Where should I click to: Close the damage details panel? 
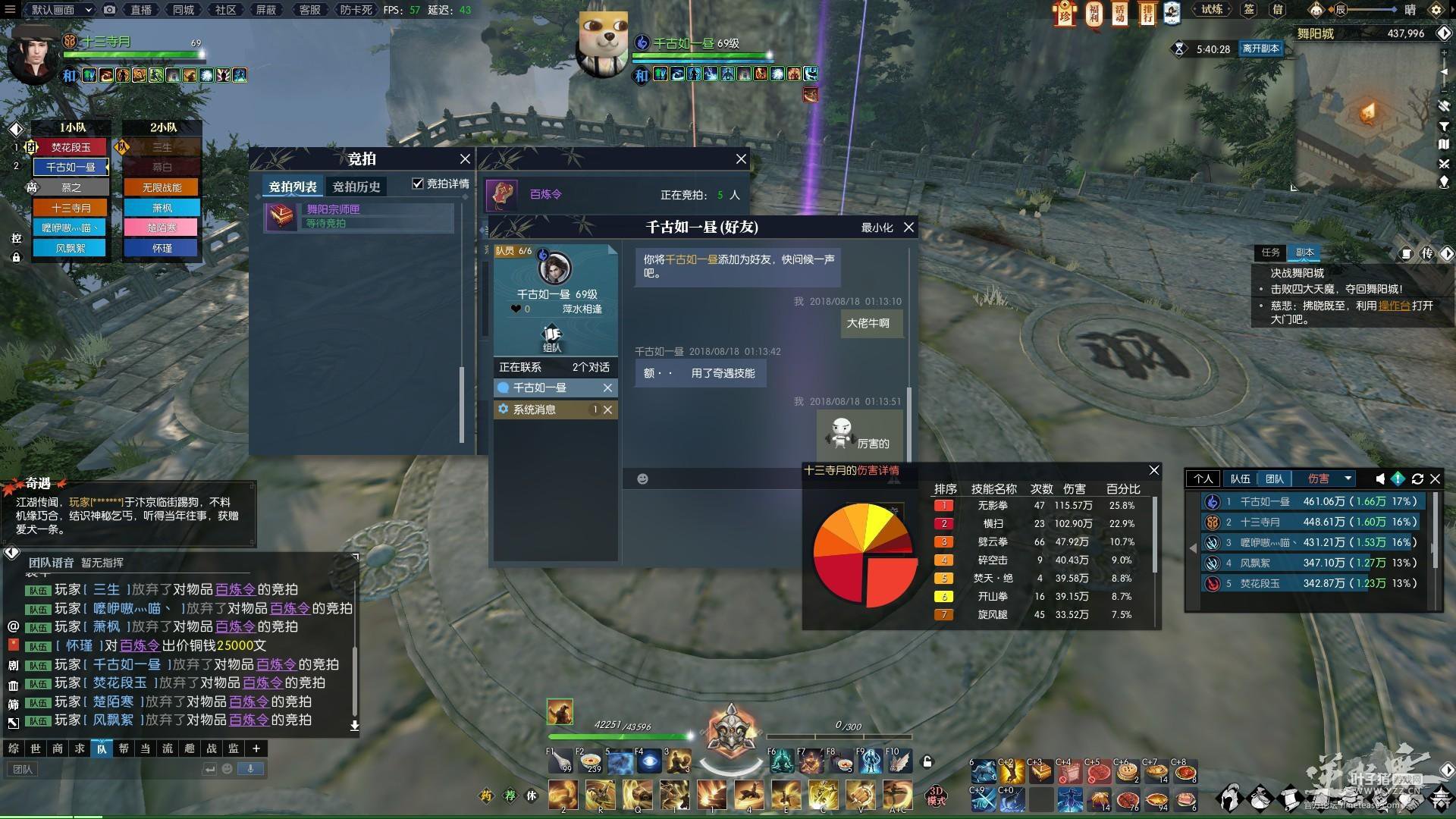pyautogui.click(x=1154, y=470)
